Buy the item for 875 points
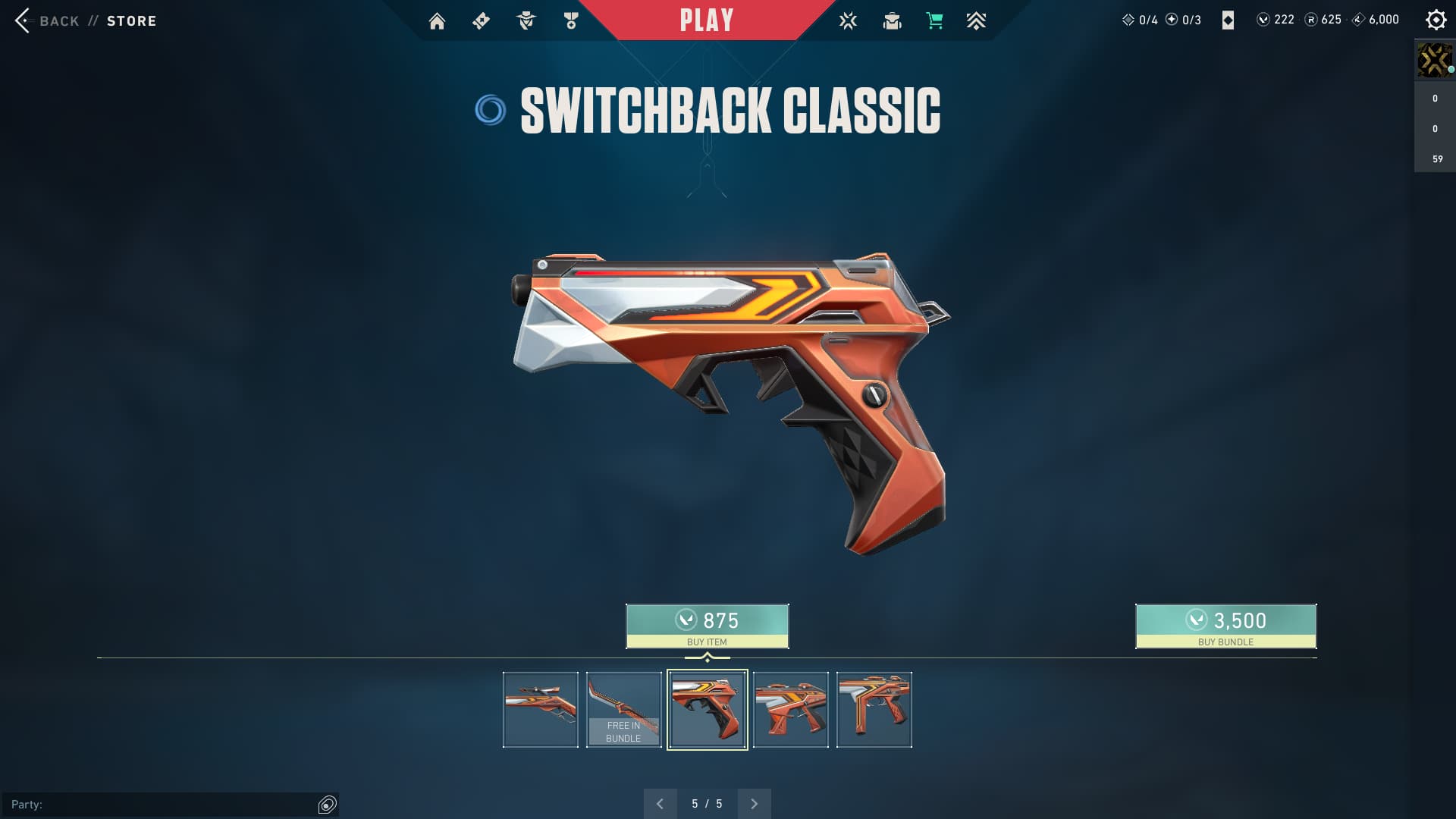 (707, 626)
